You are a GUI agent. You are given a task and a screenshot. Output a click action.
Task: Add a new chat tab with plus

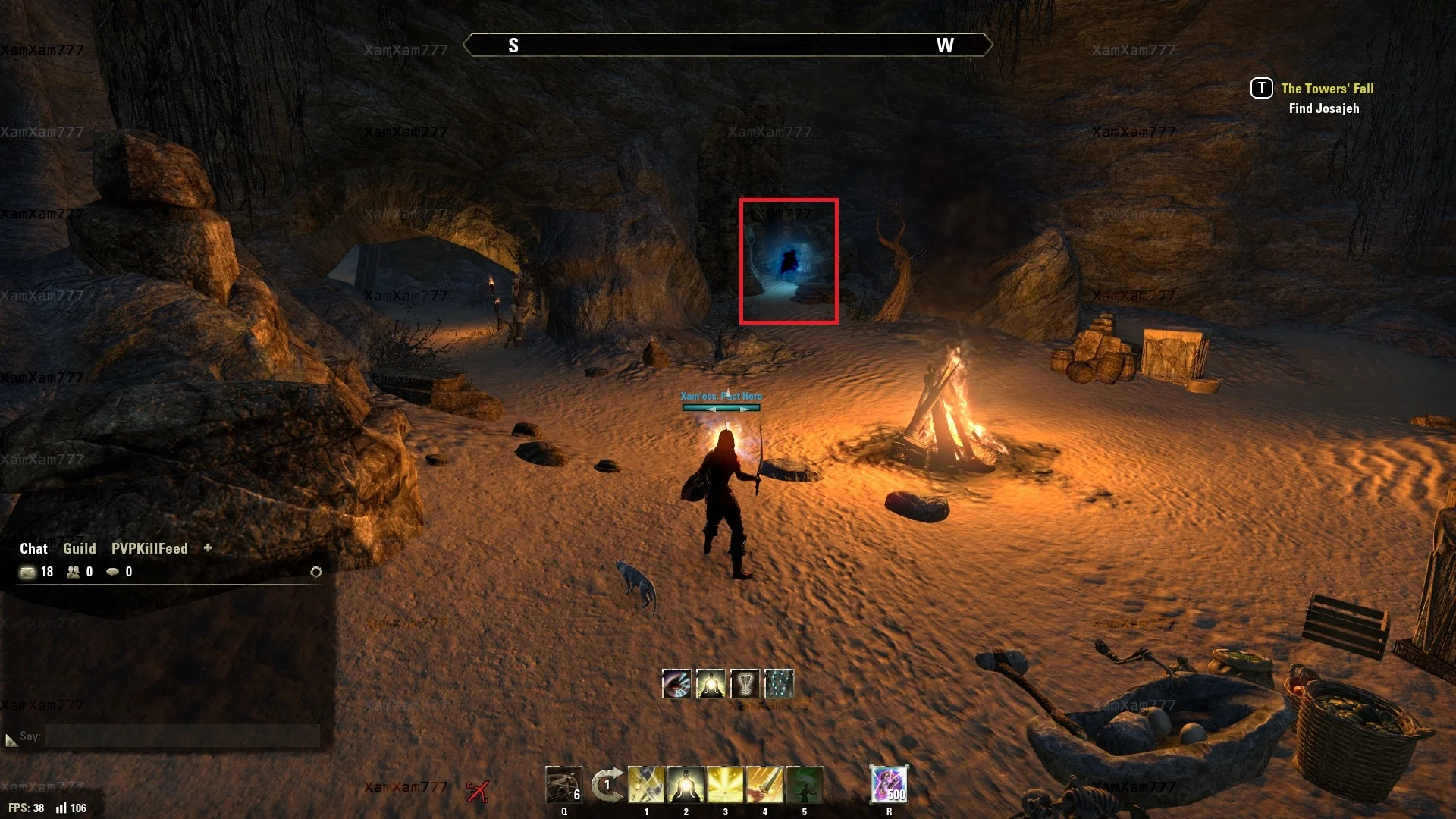208,548
